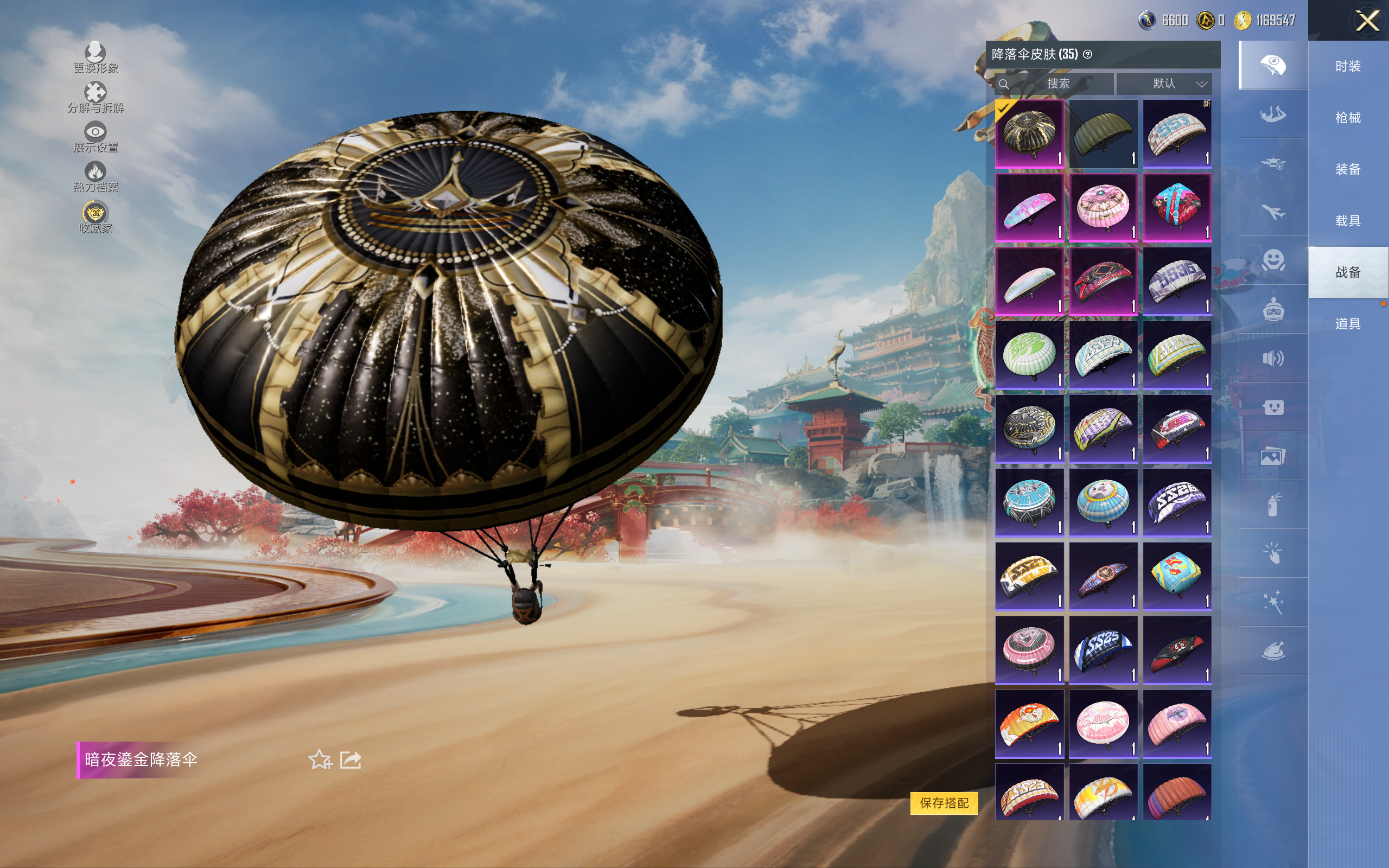1389x868 pixels.
Task: Open the 收藏家 collector badge
Action: tap(95, 217)
